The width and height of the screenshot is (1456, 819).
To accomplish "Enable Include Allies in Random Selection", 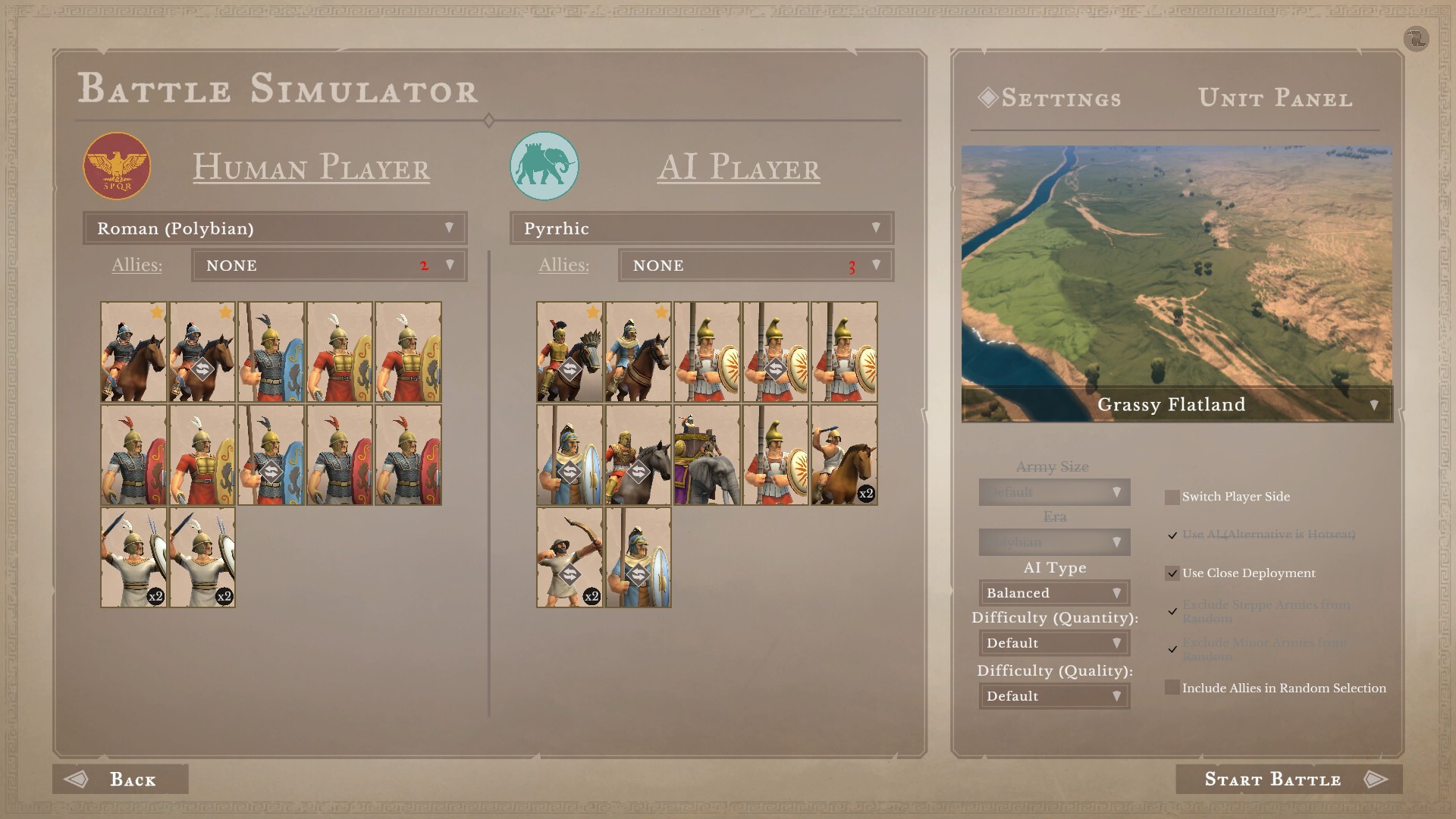I will [x=1172, y=688].
